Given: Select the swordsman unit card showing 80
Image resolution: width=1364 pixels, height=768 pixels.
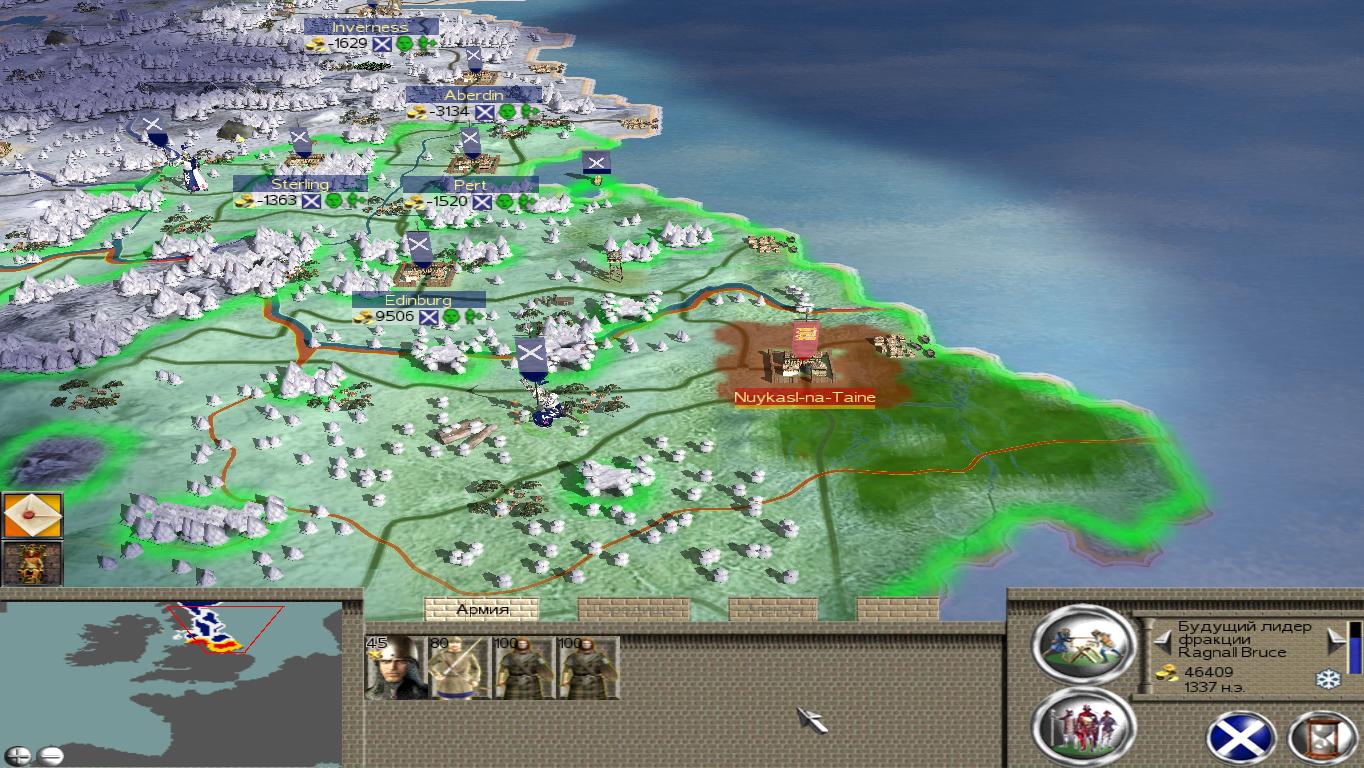Looking at the screenshot, I should pos(458,667).
